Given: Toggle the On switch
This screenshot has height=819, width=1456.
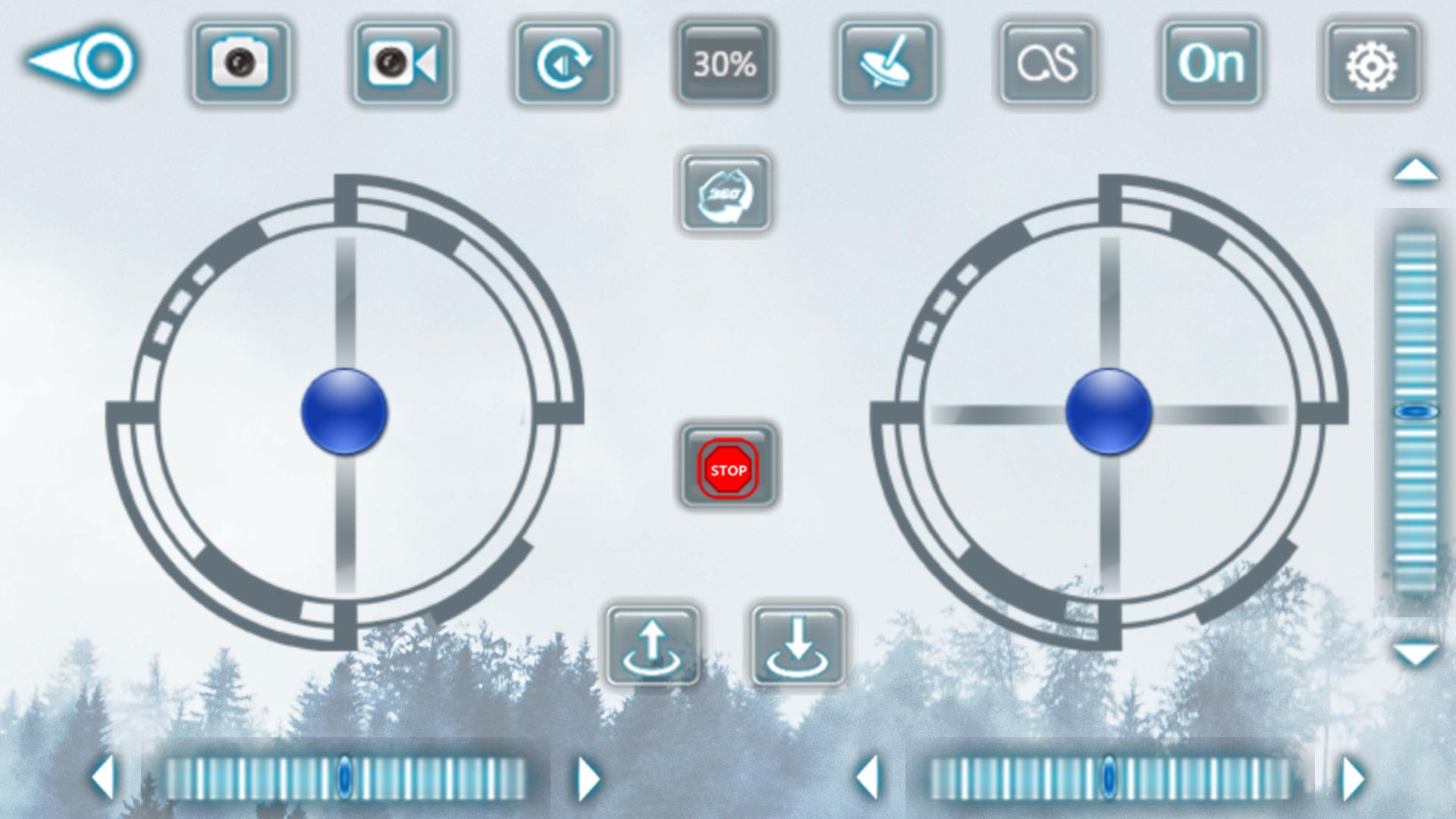Looking at the screenshot, I should pos(1210,64).
